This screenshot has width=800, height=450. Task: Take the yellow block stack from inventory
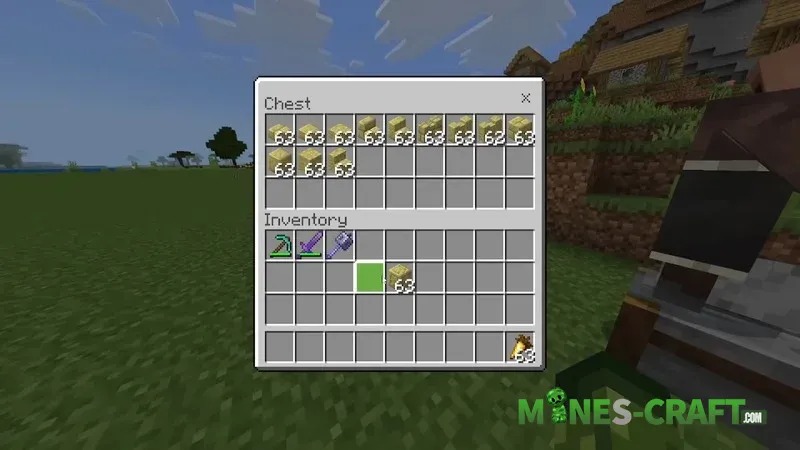point(400,277)
